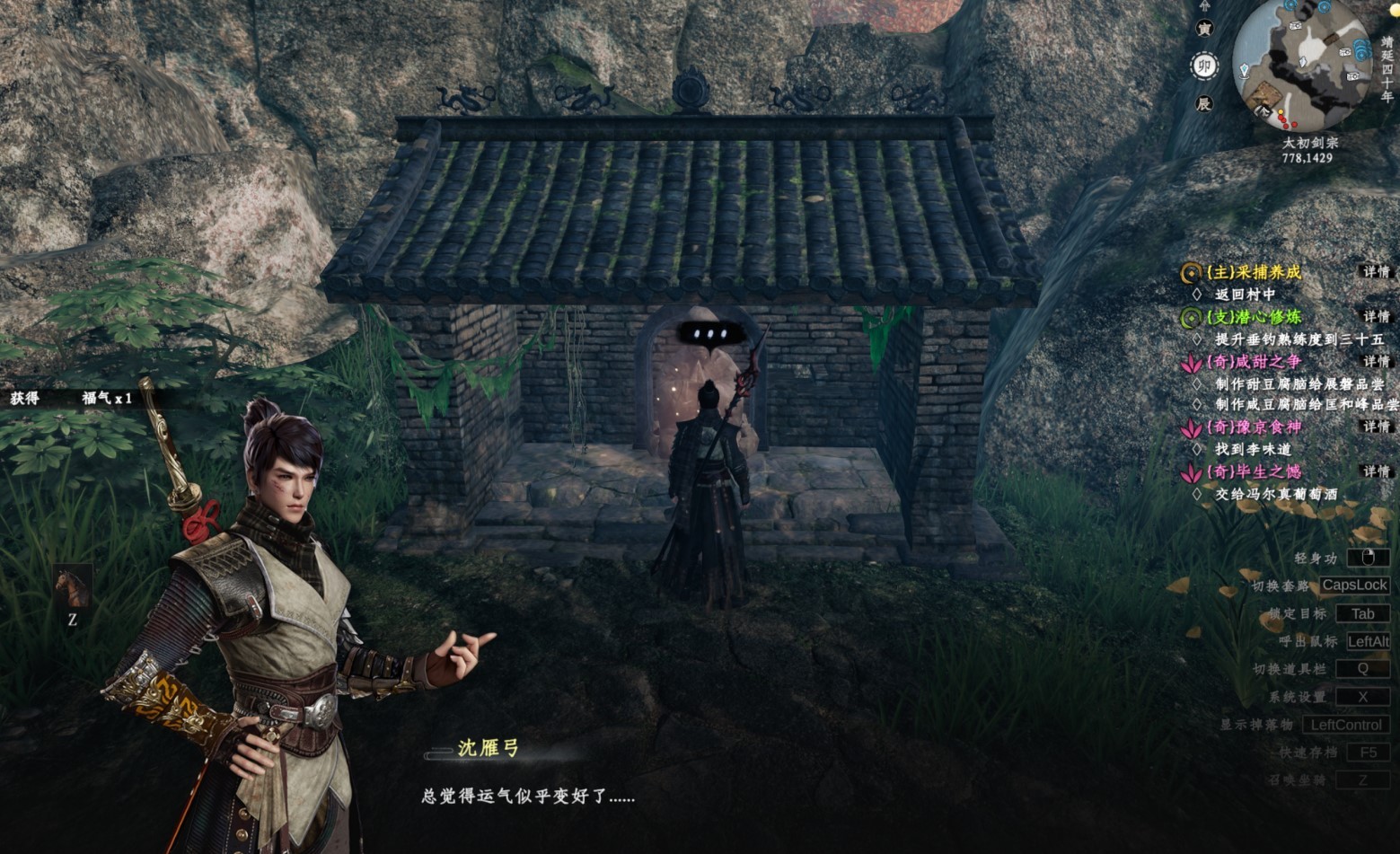Click the camera landmark icon on the minimap
1400x854 pixels.
point(1295,25)
